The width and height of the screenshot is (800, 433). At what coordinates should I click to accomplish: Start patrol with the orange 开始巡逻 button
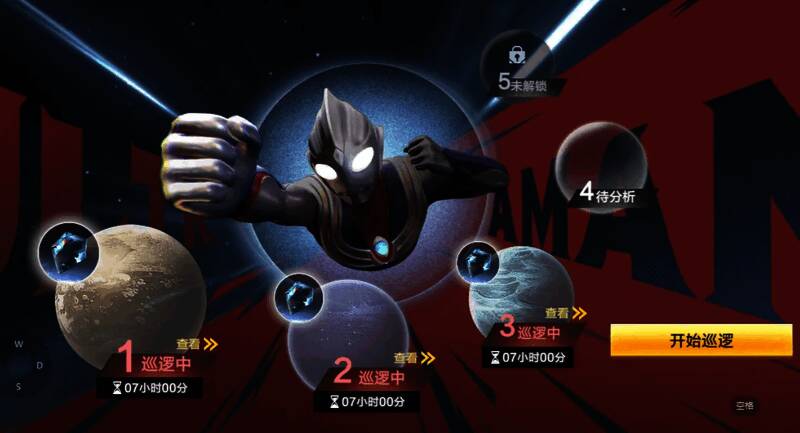coord(701,340)
